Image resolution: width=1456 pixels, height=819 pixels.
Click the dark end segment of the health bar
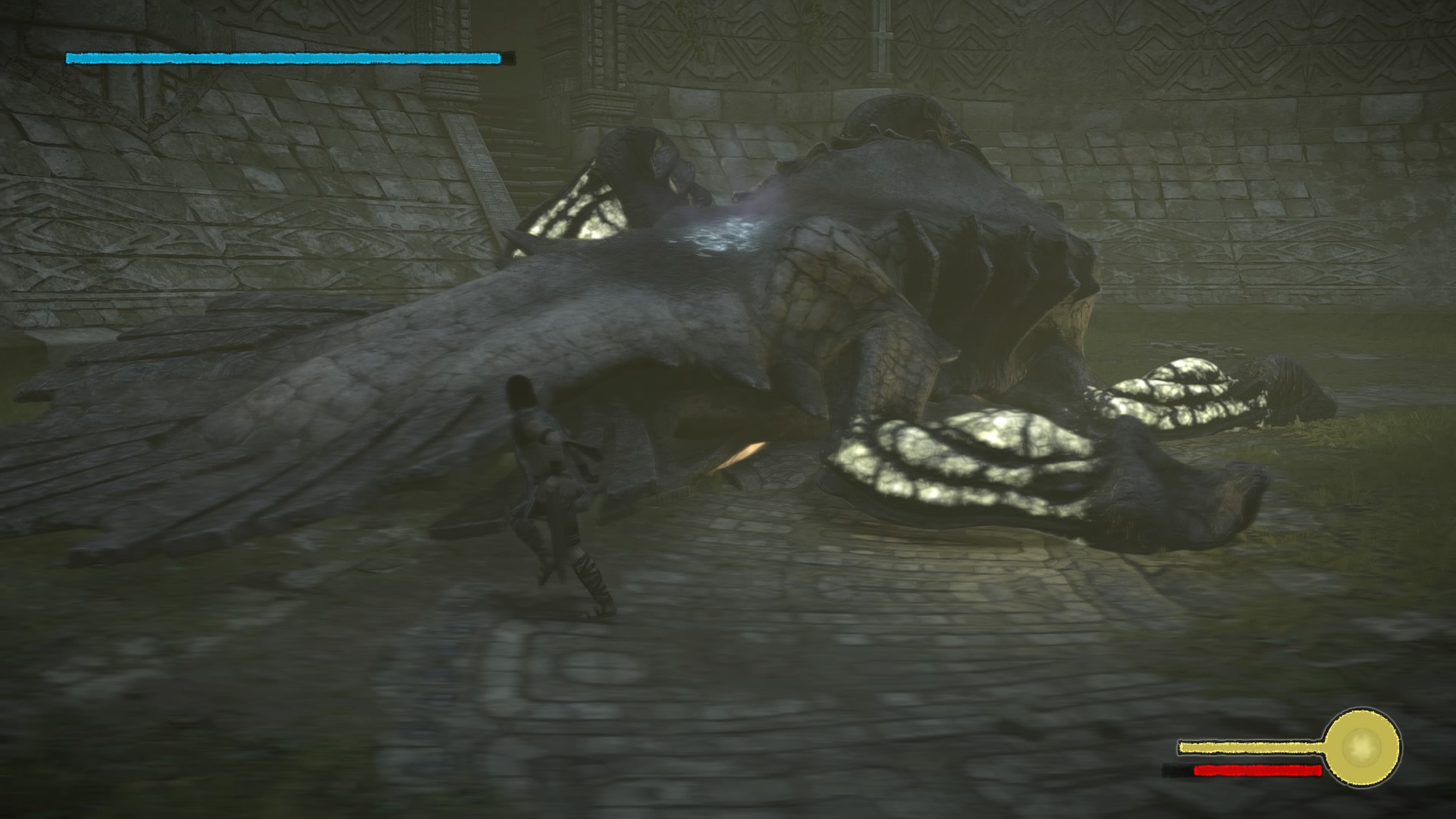point(510,56)
